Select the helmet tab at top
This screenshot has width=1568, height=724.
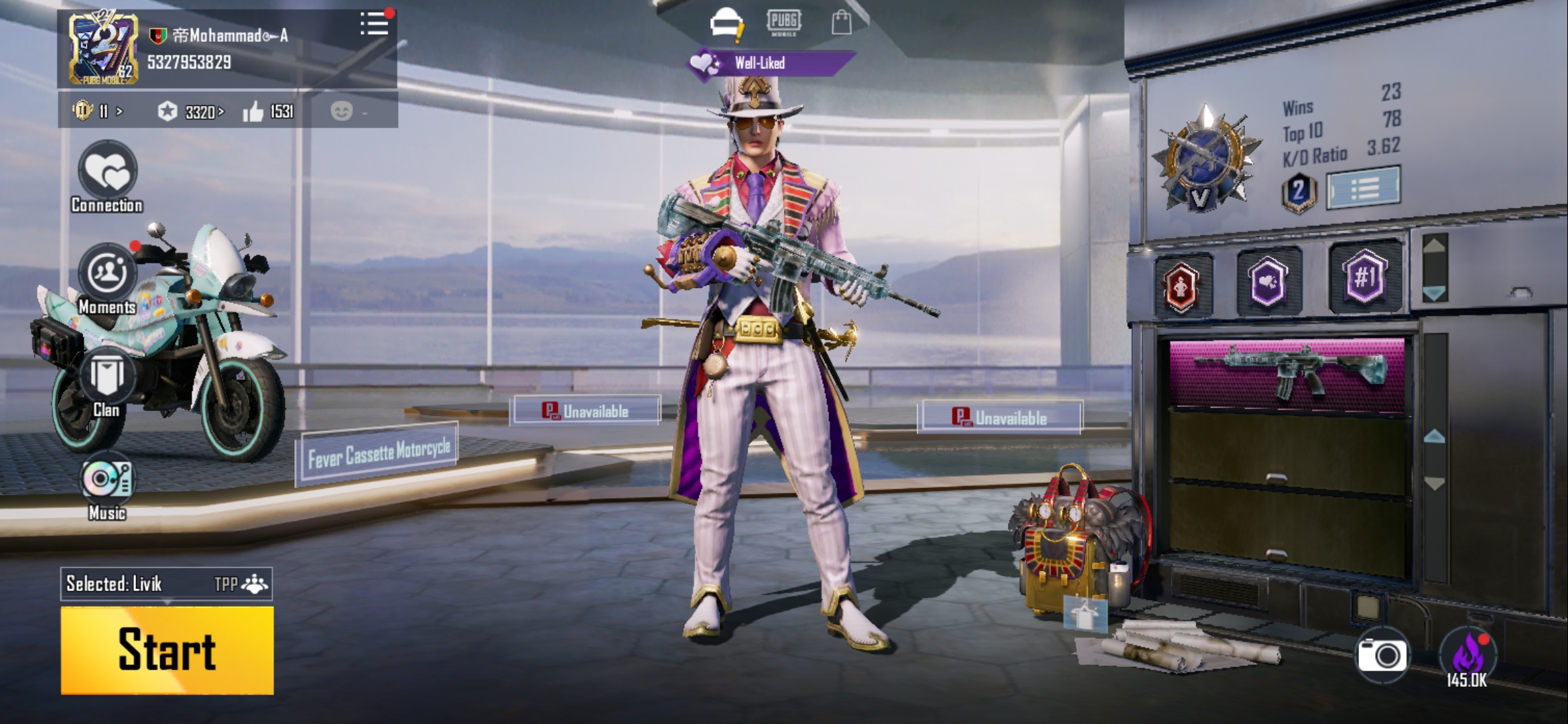[x=726, y=23]
